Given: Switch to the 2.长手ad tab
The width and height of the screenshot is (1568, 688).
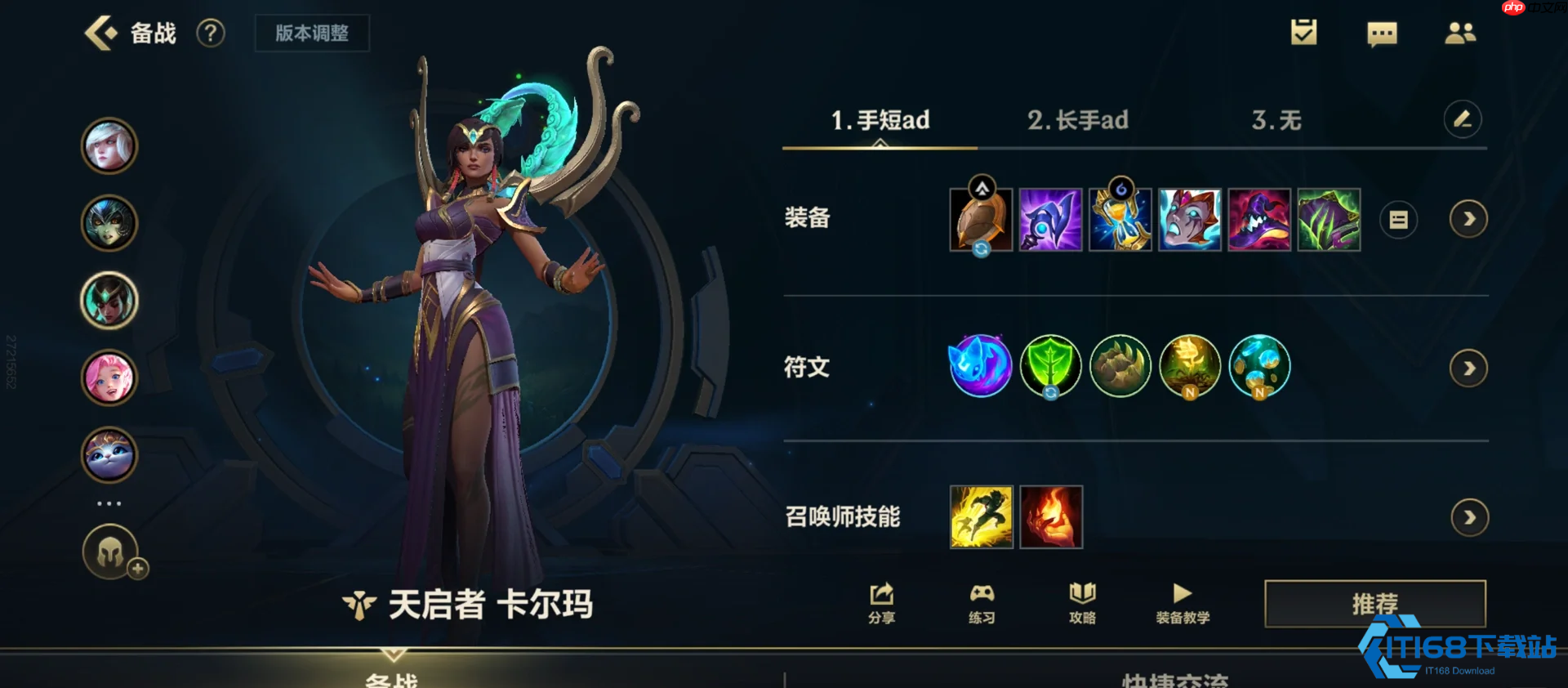Looking at the screenshot, I should click(x=1077, y=120).
